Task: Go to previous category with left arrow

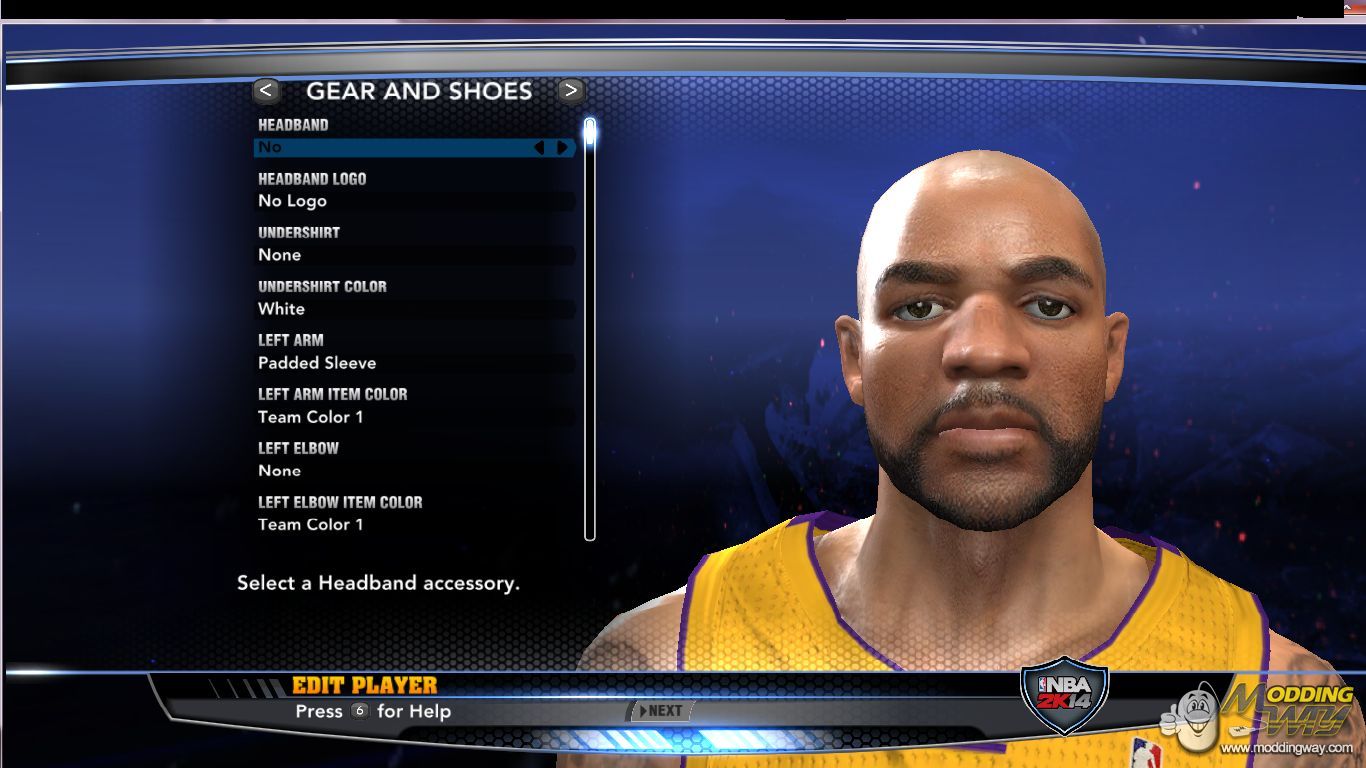Action: (266, 91)
